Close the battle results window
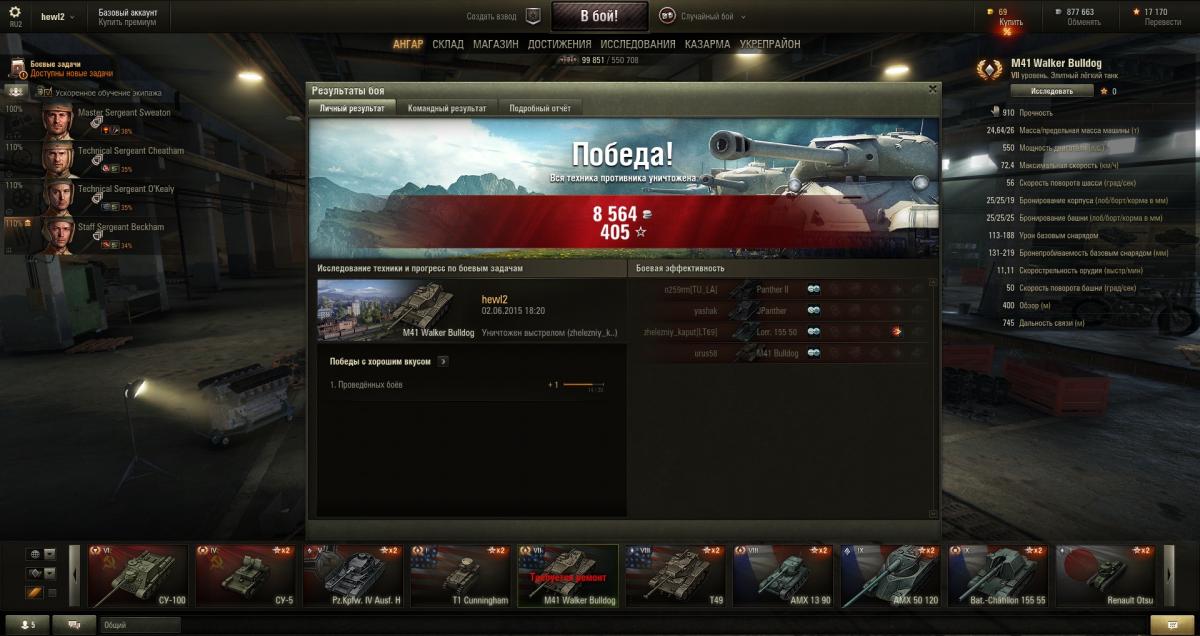1200x636 pixels. [x=933, y=89]
